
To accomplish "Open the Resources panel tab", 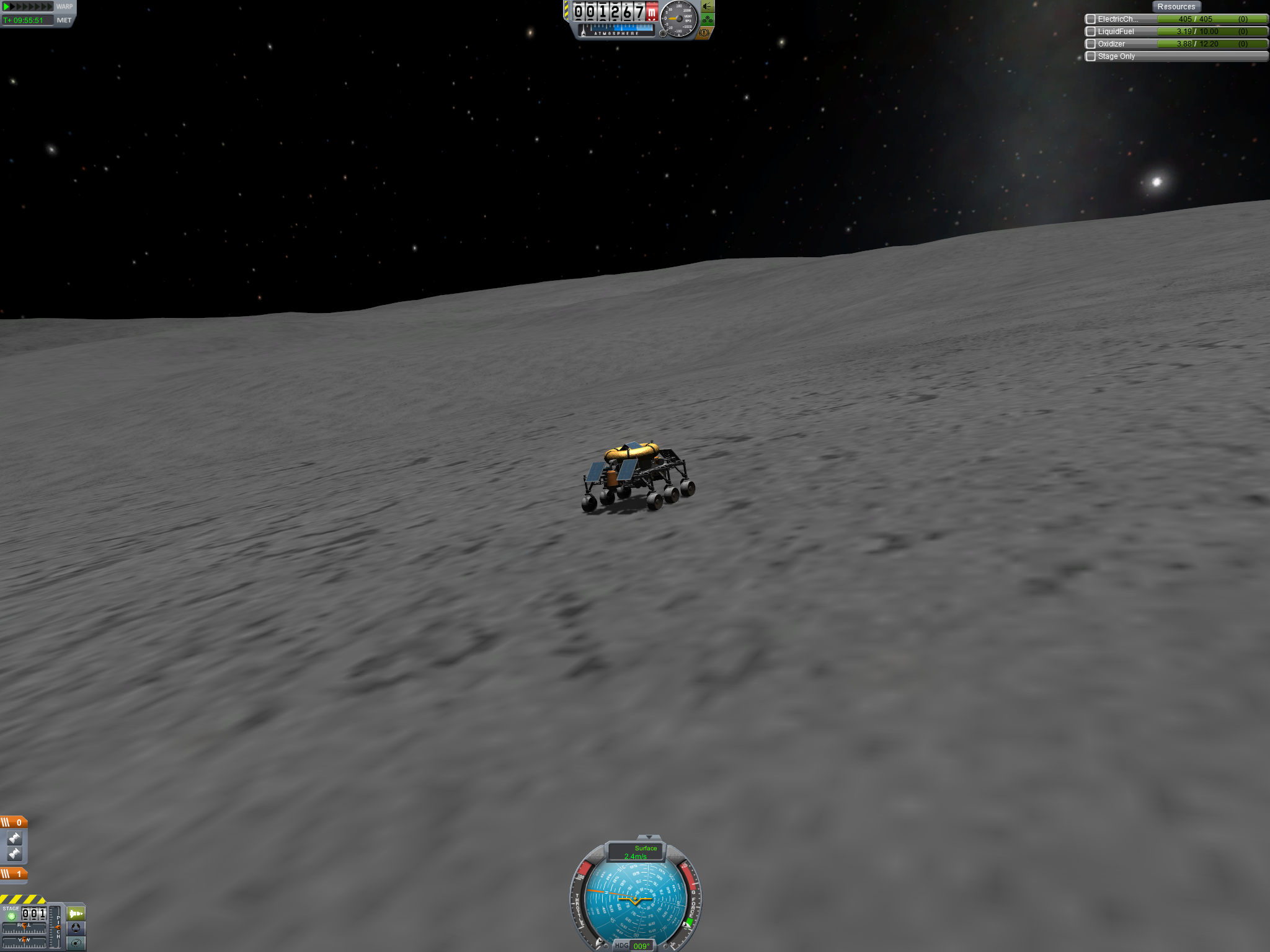I will coord(1176,7).
